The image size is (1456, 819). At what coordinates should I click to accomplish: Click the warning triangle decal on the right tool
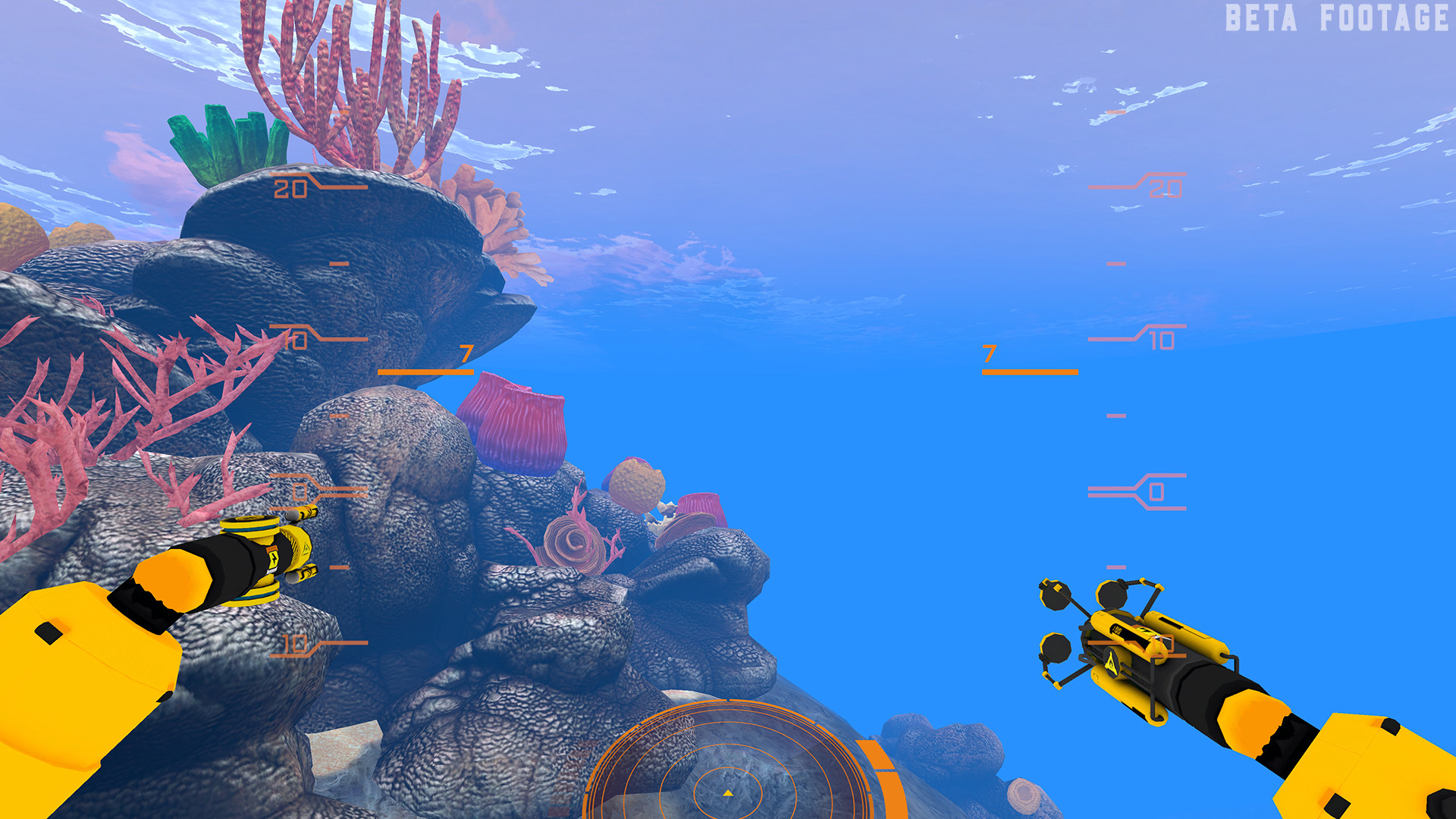(x=1112, y=664)
